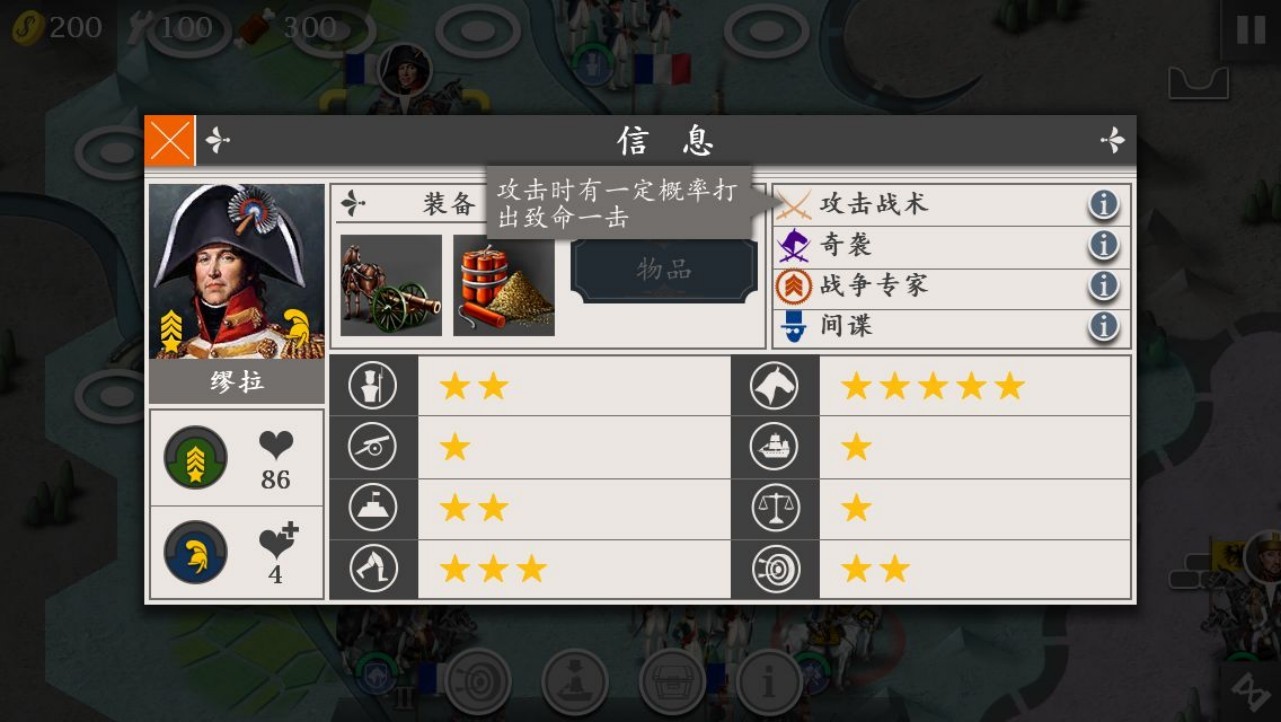Close the 信息 info panel
This screenshot has width=1281, height=722.
point(169,140)
